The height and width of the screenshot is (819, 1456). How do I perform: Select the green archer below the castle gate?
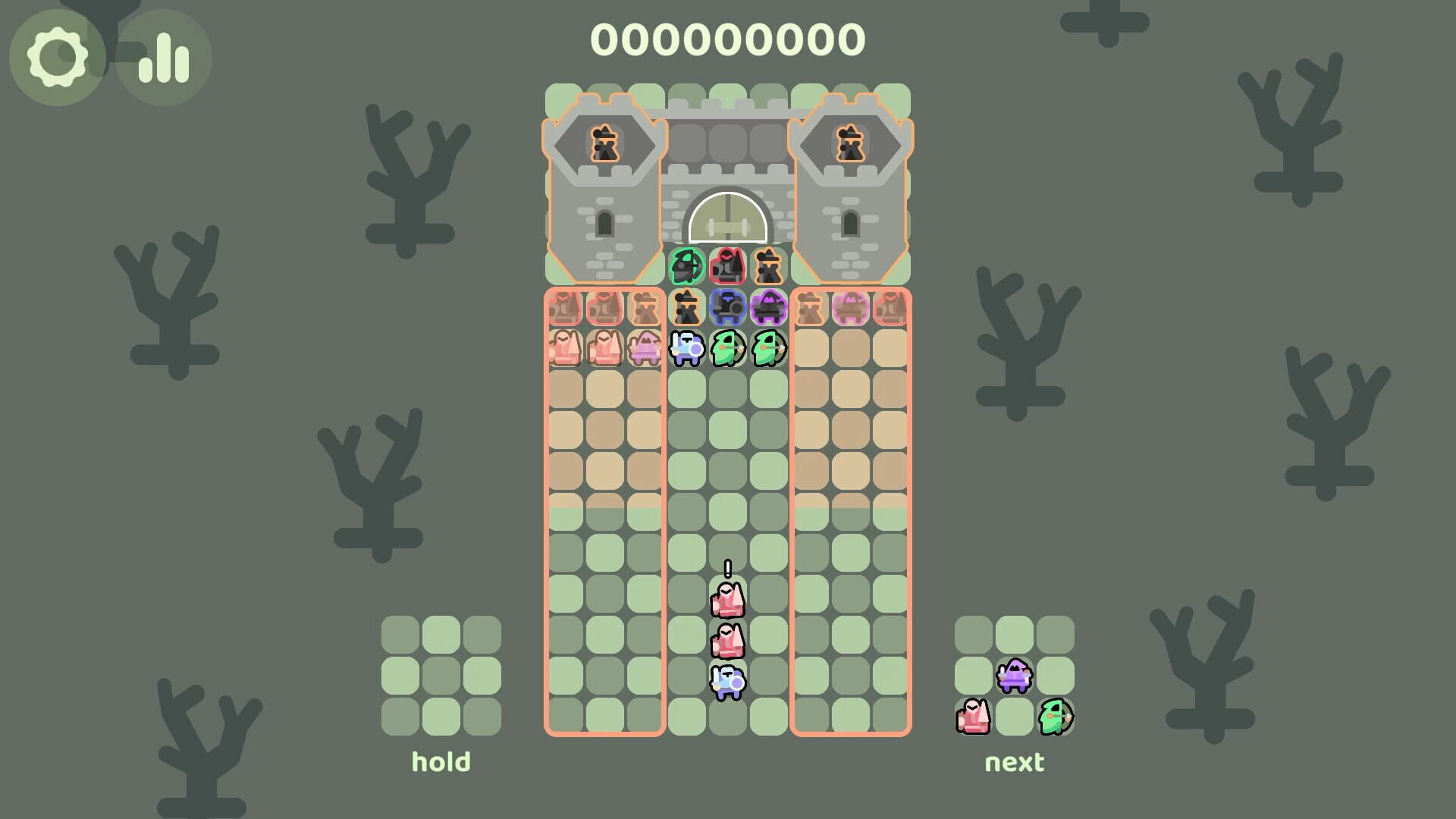686,267
